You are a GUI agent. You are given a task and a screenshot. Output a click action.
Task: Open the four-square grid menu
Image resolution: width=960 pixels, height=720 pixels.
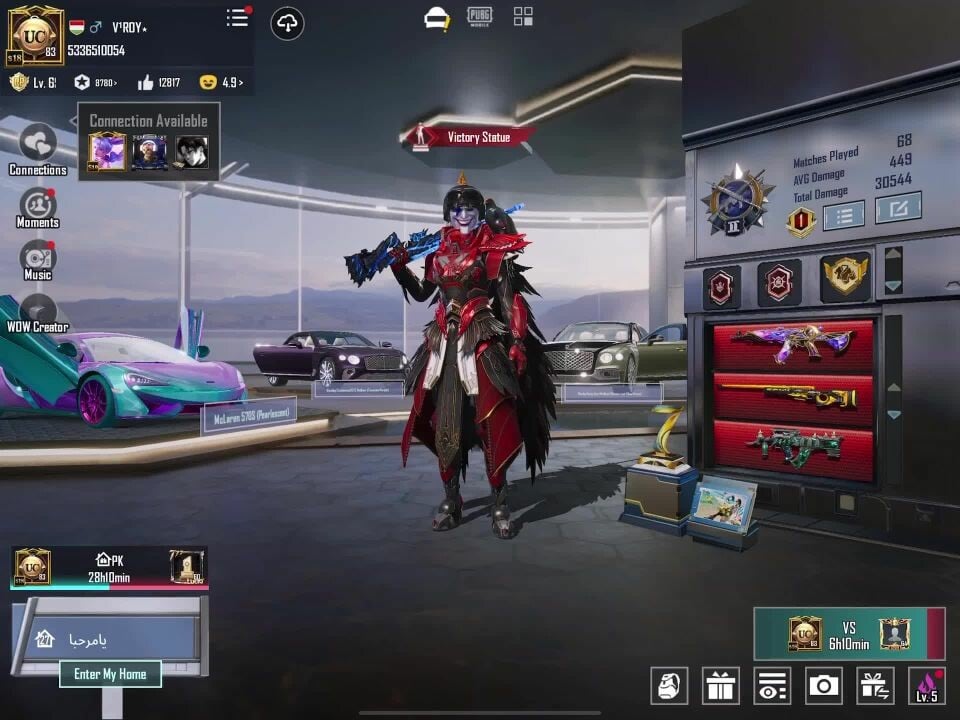[523, 16]
